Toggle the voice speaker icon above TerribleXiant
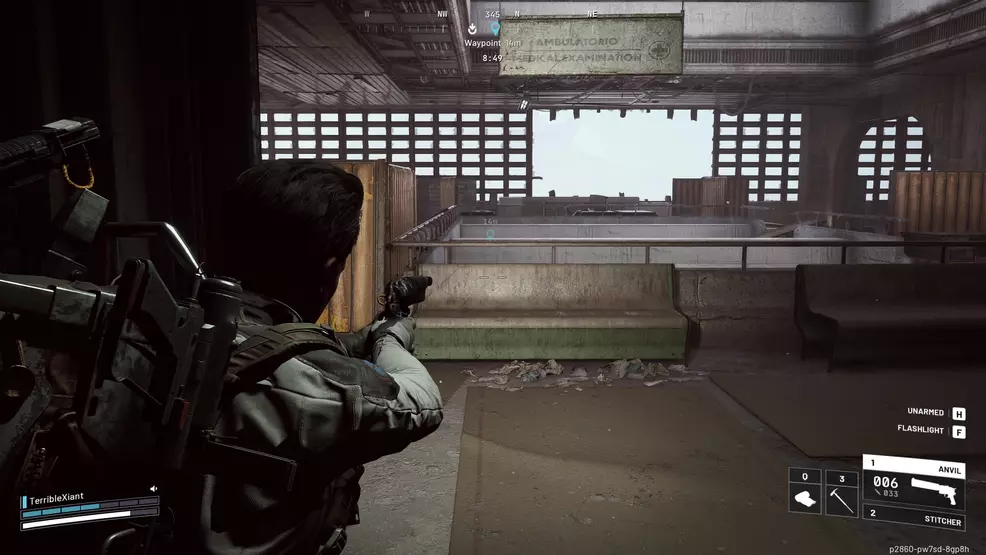The height and width of the screenshot is (555, 986). click(153, 489)
